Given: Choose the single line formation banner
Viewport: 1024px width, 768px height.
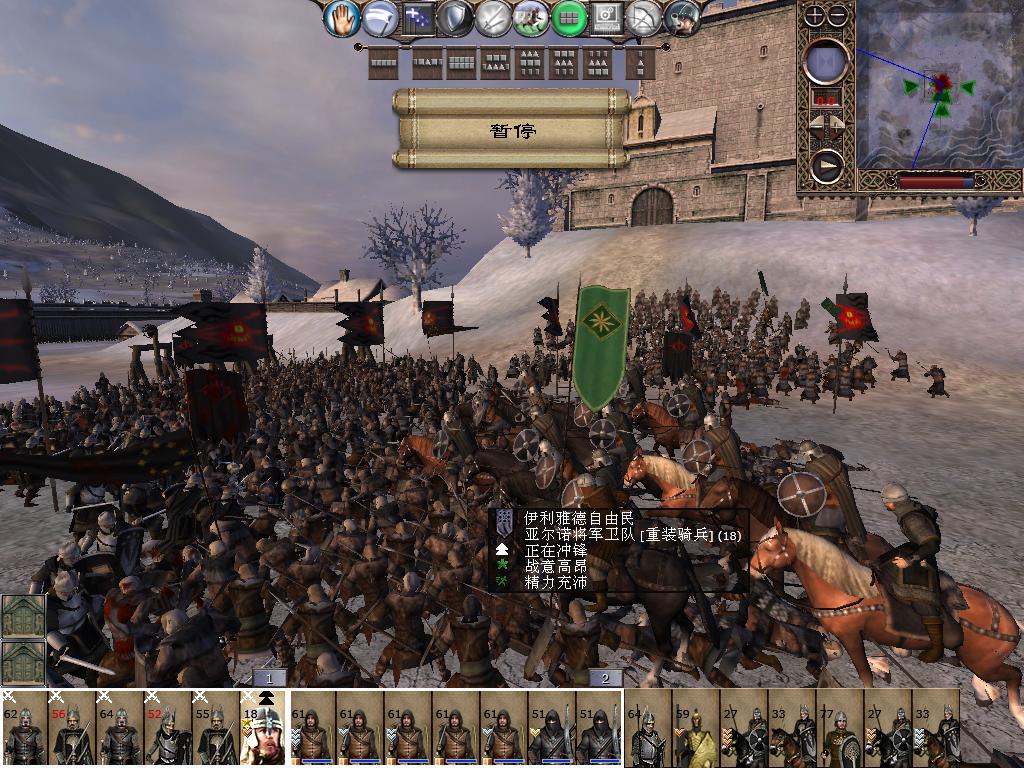Looking at the screenshot, I should (384, 64).
